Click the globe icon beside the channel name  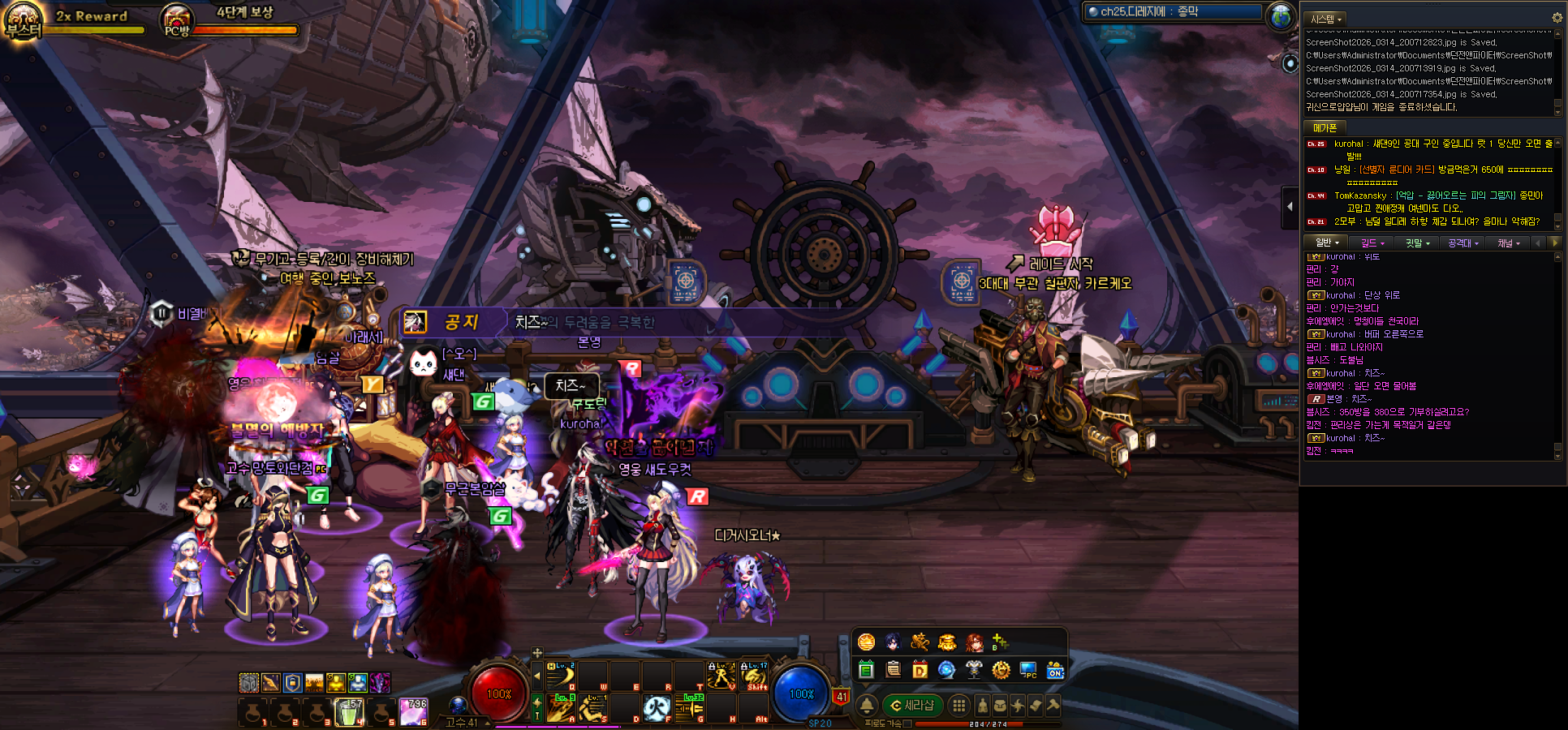click(x=1281, y=15)
